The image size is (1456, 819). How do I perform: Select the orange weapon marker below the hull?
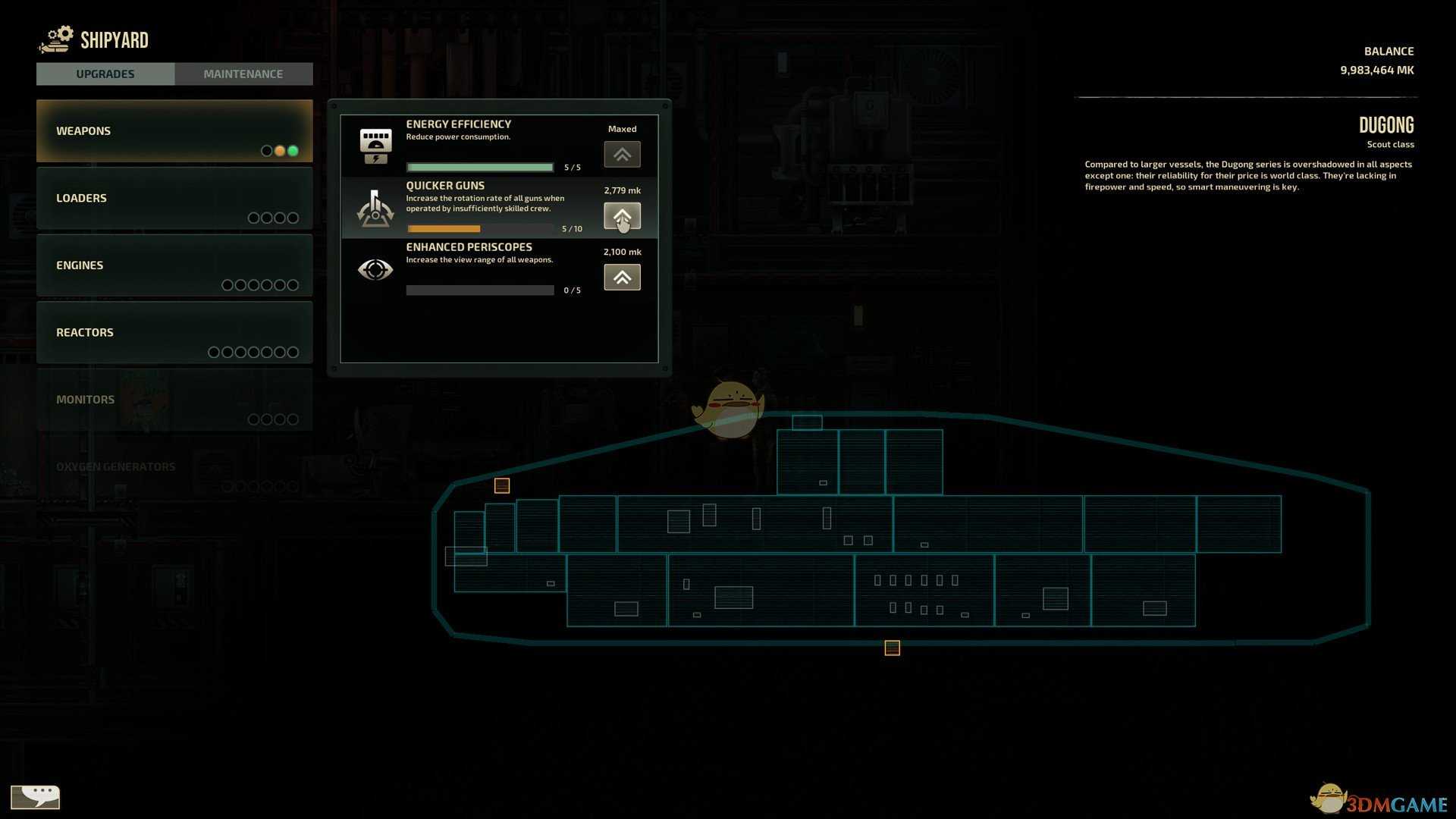click(x=892, y=648)
